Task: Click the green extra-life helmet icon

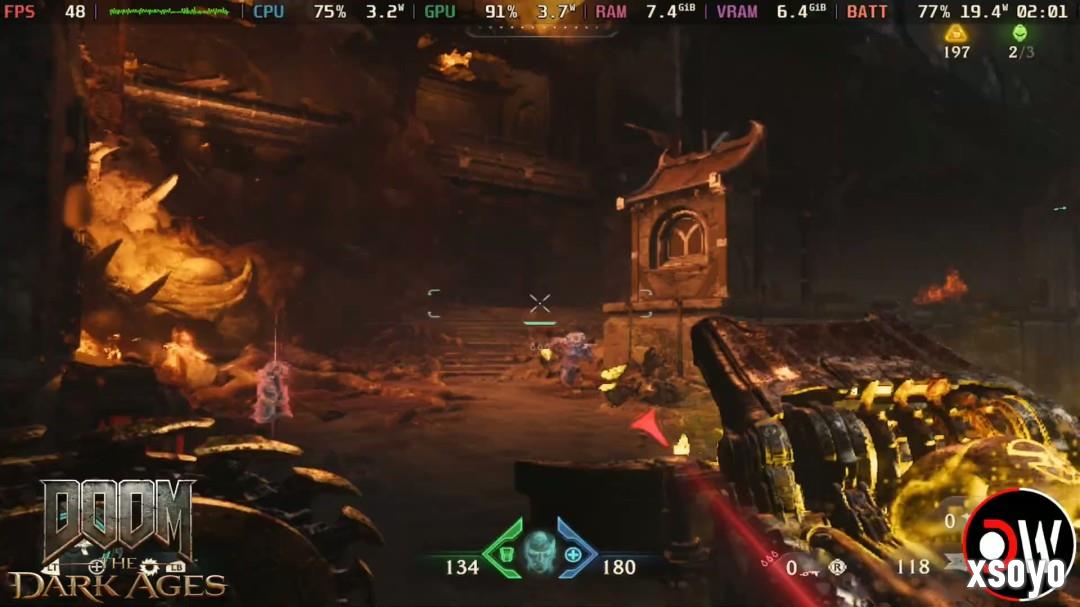Action: tap(1020, 33)
